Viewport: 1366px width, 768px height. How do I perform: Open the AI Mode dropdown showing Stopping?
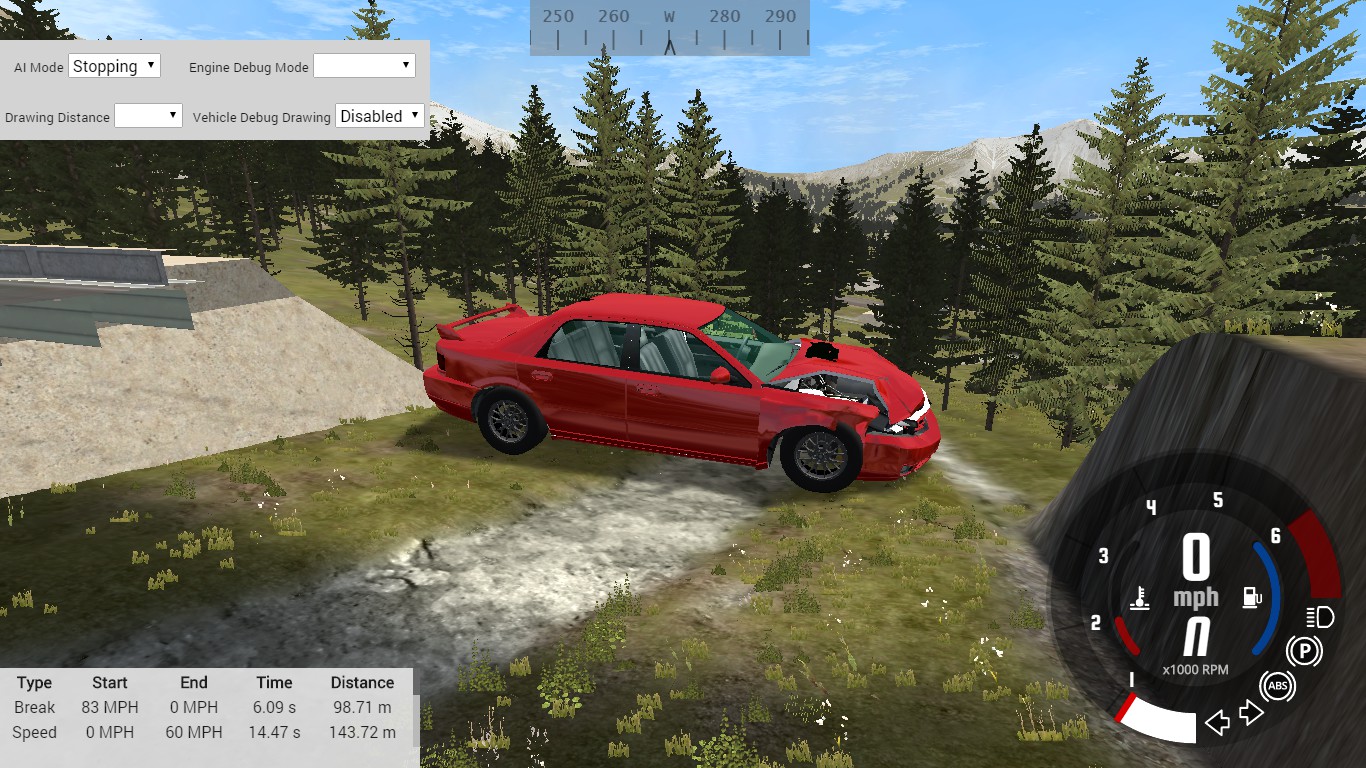click(114, 66)
